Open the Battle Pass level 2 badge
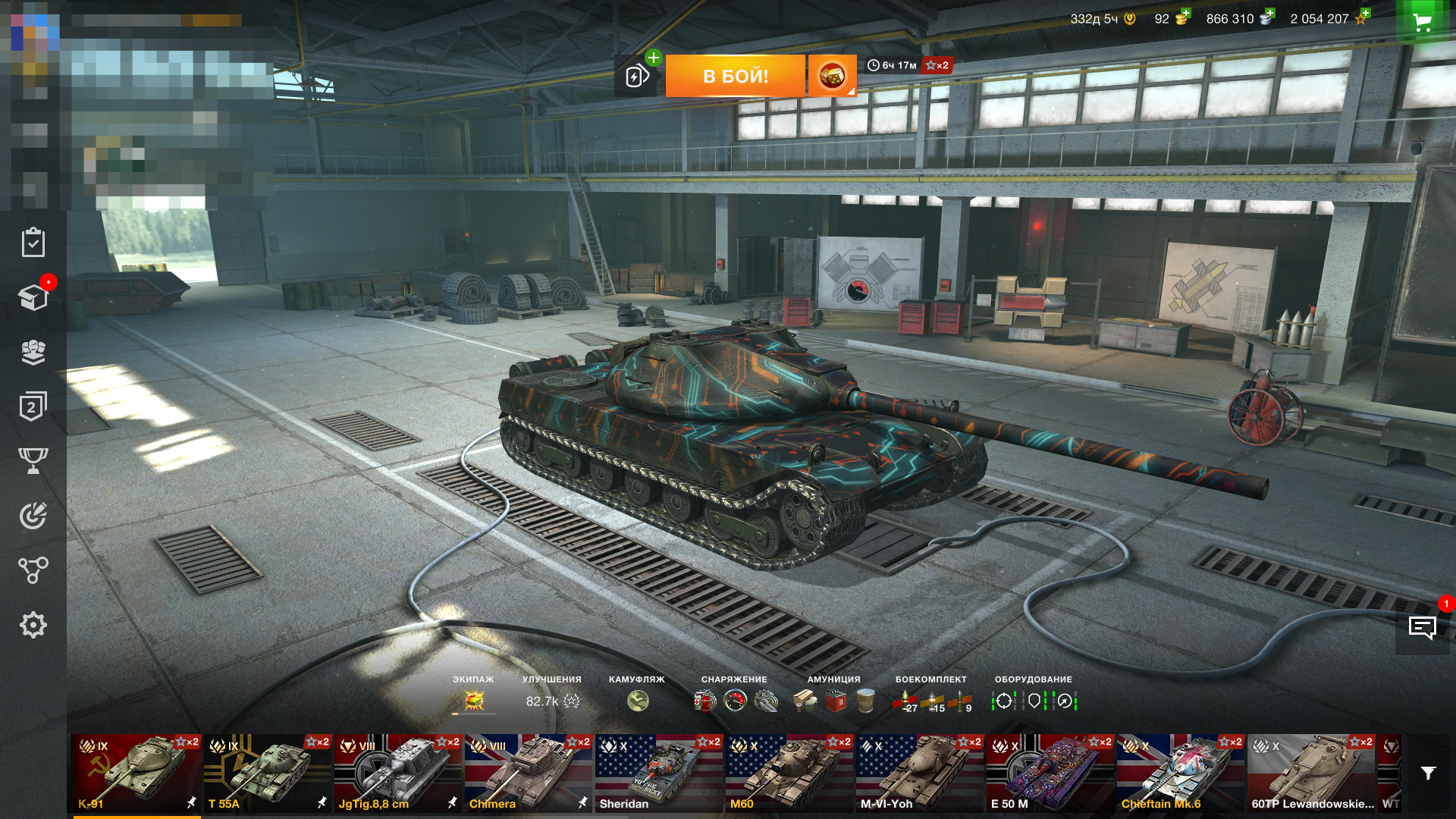 (32, 406)
